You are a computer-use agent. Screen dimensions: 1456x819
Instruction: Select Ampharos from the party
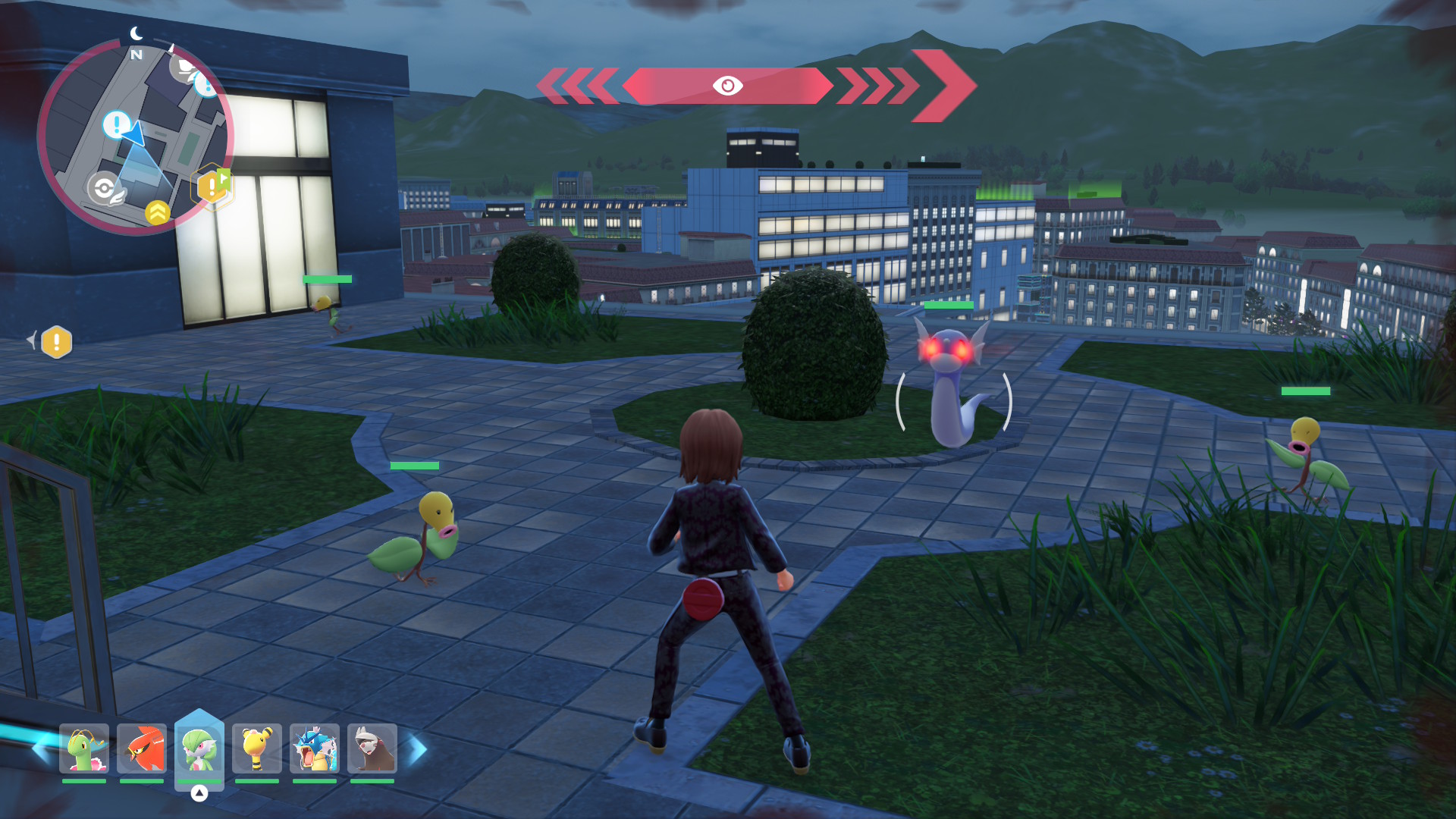pos(257,748)
